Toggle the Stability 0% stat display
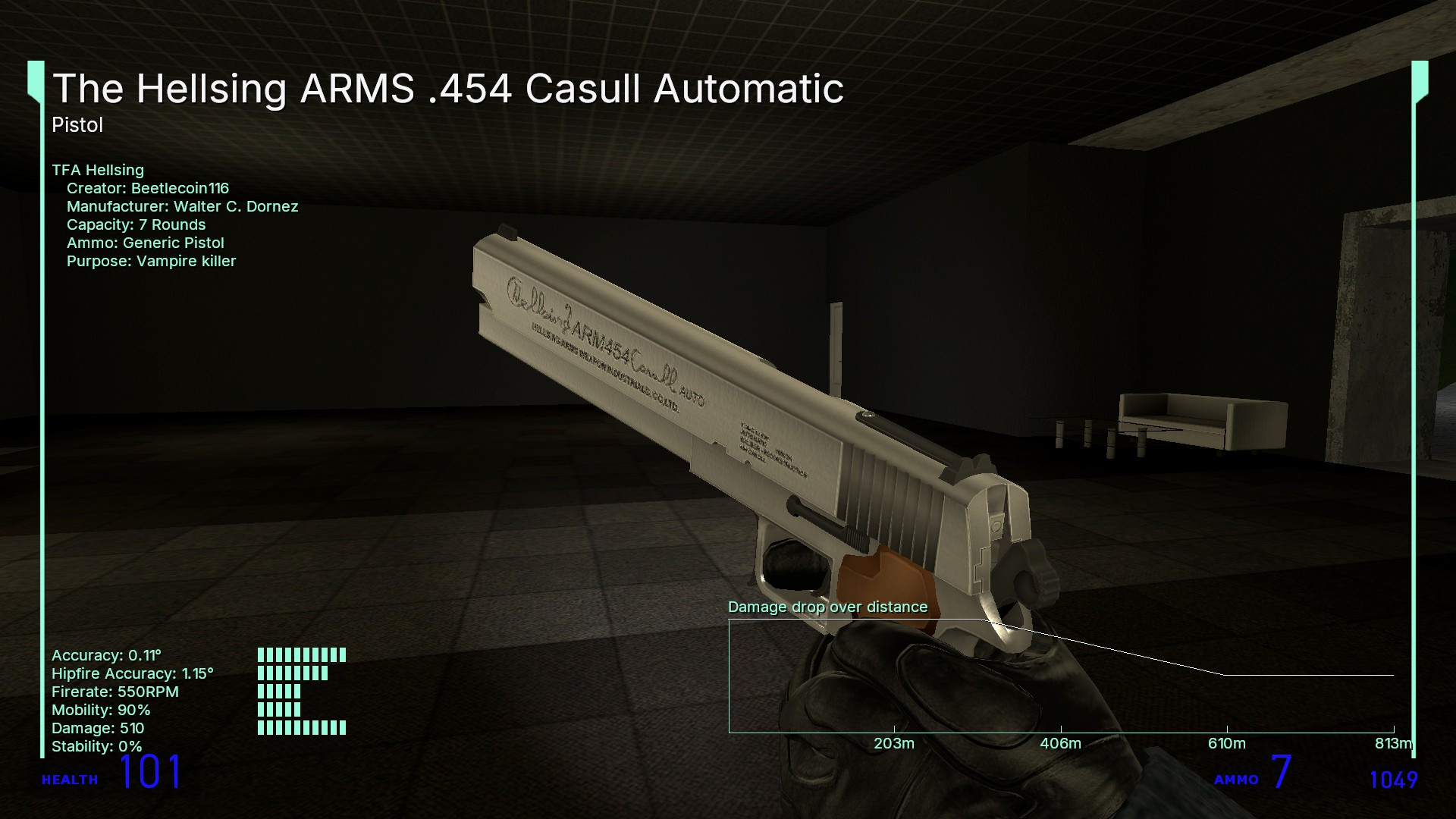This screenshot has width=1456, height=819. pos(96,746)
